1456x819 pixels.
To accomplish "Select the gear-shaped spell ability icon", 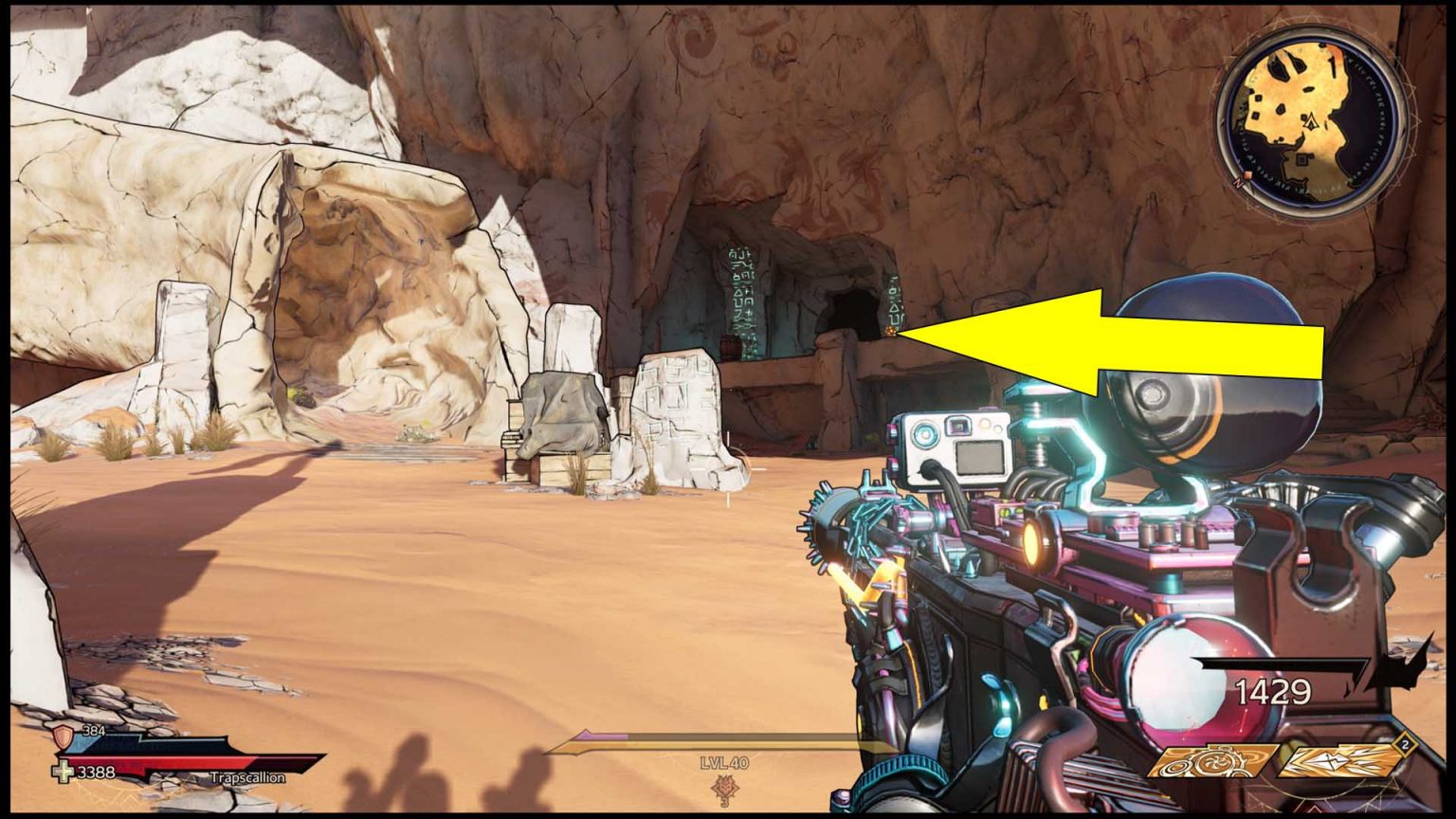I will click(x=1205, y=762).
